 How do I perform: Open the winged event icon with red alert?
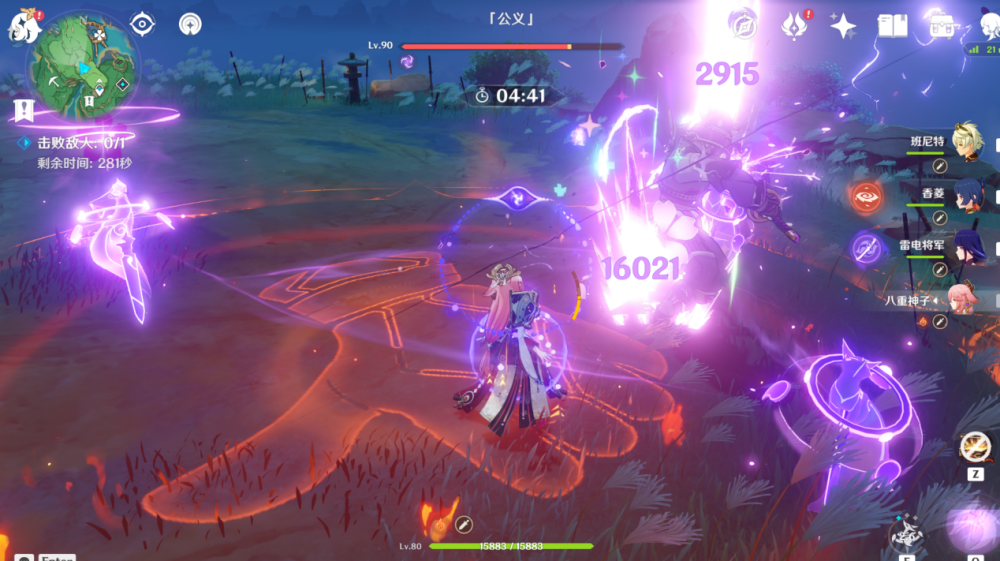[x=796, y=24]
